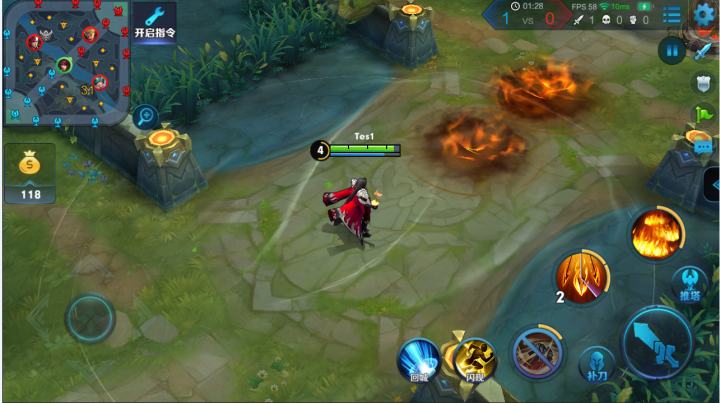This screenshot has width=720, height=403.
Task: Tap the crossed-out locked skill icon
Action: [x=537, y=352]
